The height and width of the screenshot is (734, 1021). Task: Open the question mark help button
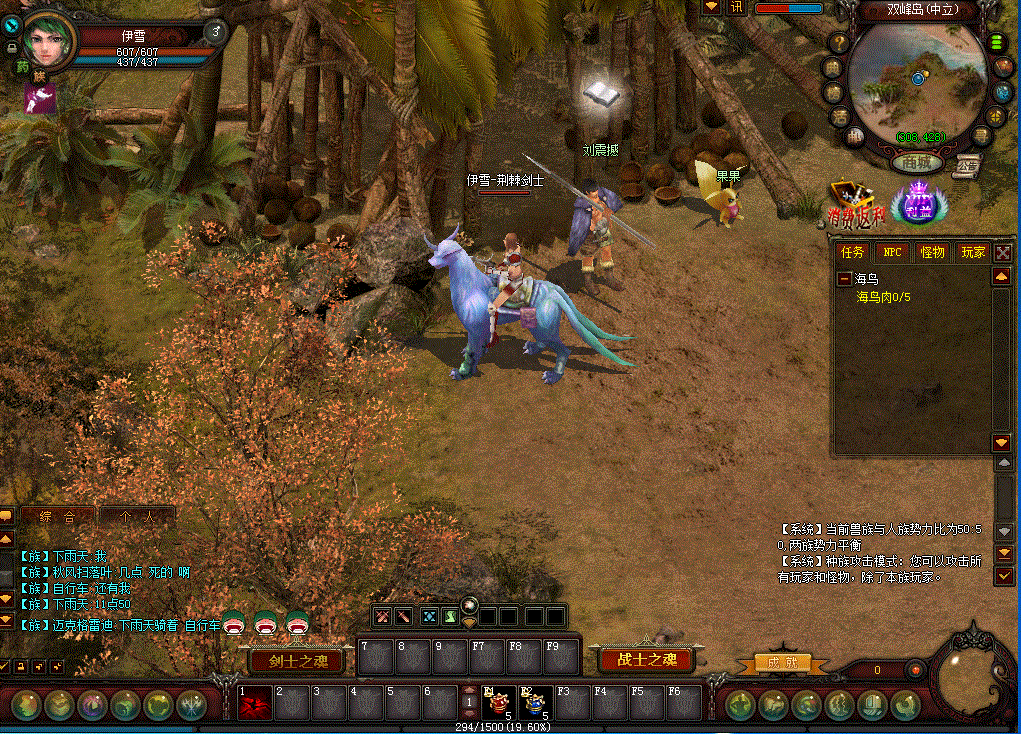838,43
